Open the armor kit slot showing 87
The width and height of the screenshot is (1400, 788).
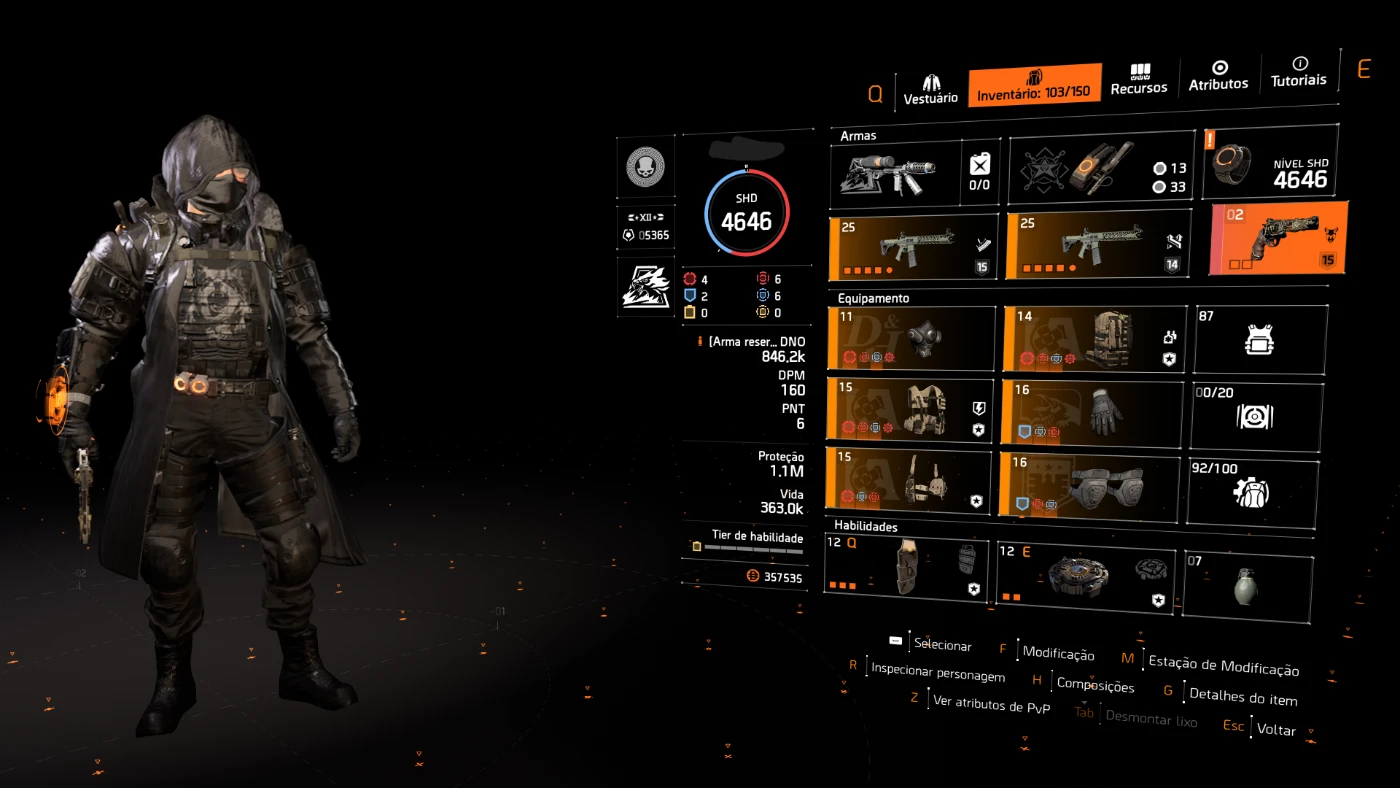tap(1260, 340)
